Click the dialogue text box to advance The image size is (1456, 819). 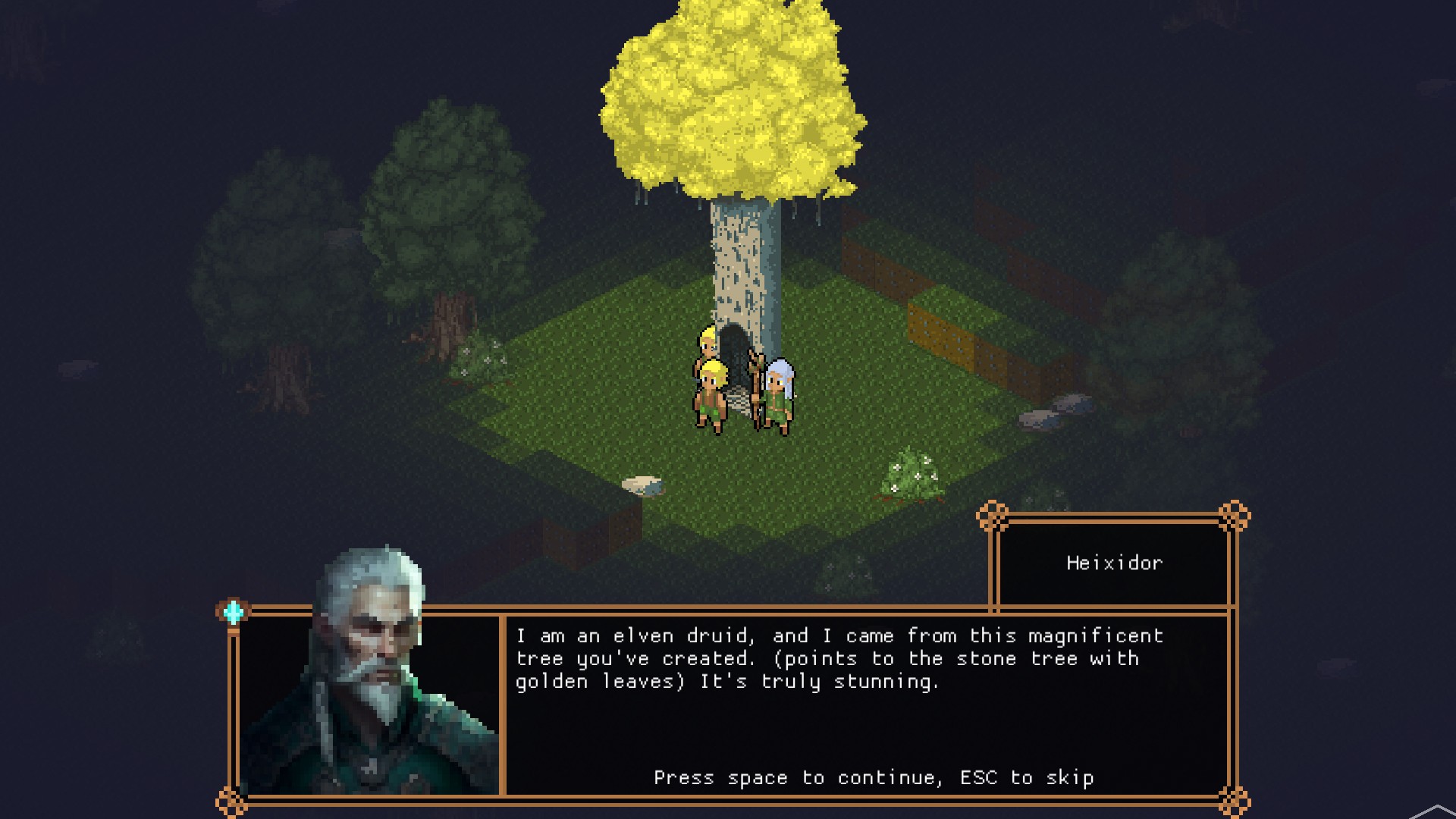864,705
